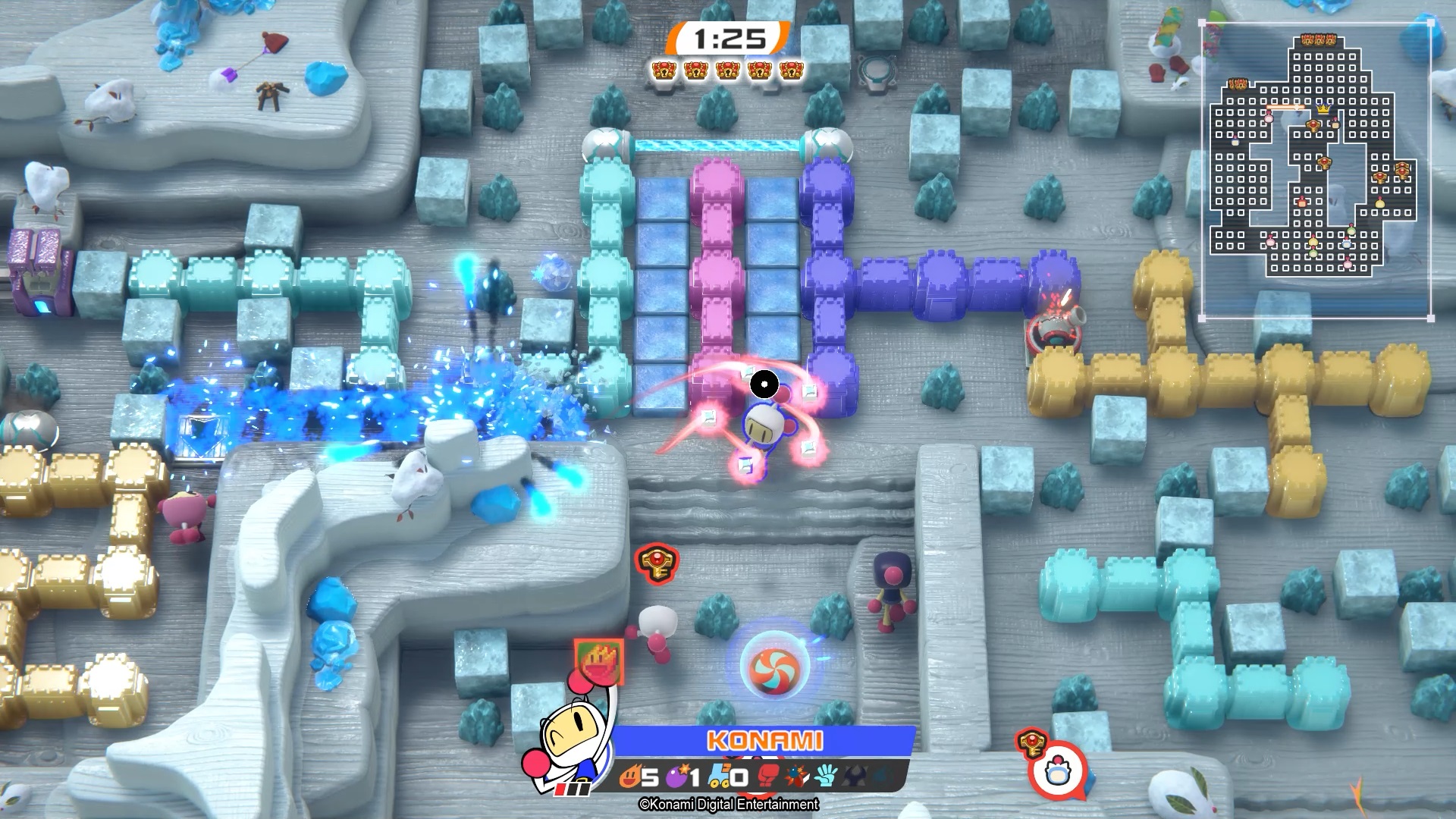This screenshot has width=1456, height=819.
Task: Select the purple bomb count icon
Action: pos(676,777)
